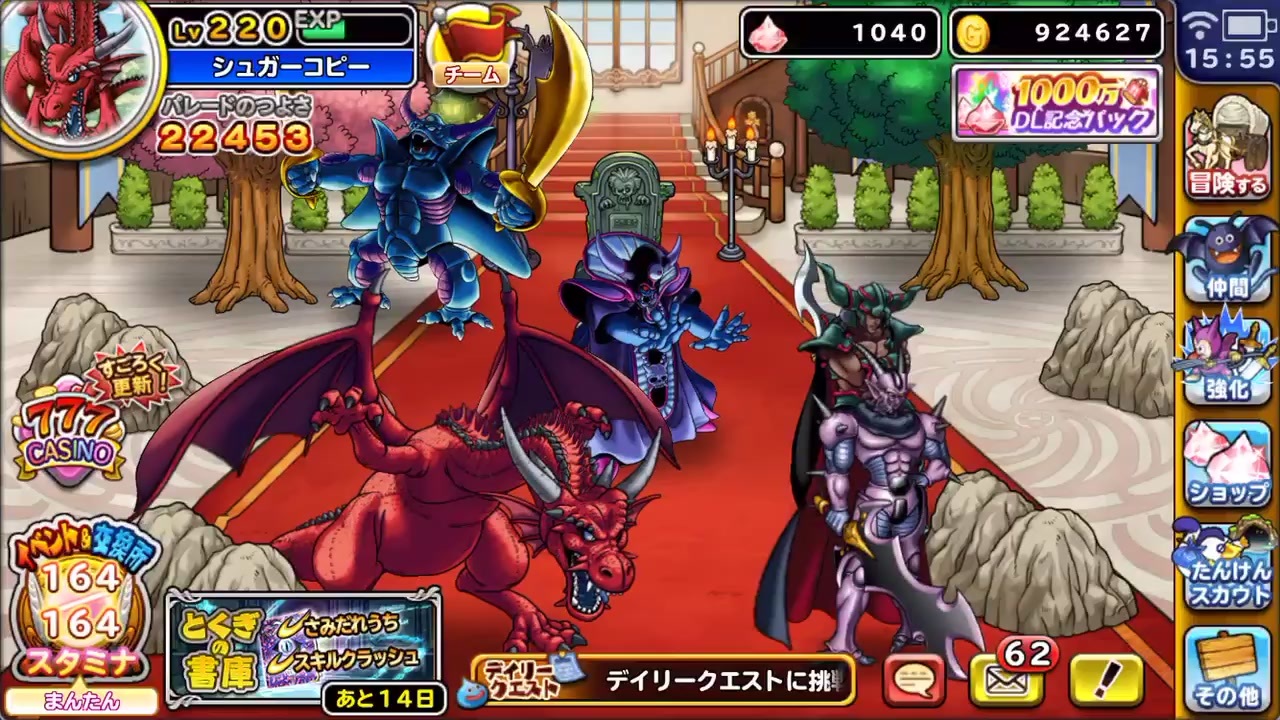Open the 777 CASINO
This screenshot has width=1280, height=720.
68,430
